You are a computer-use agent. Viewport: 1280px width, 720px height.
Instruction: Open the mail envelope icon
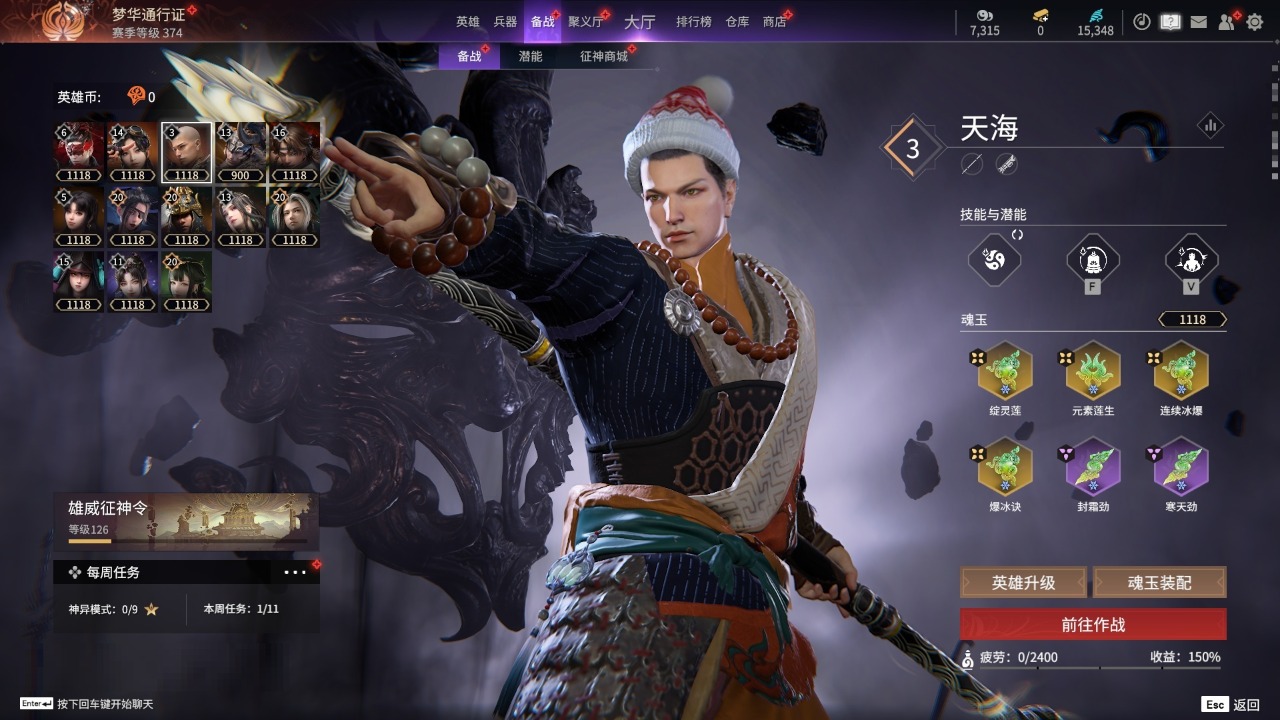tap(1198, 21)
